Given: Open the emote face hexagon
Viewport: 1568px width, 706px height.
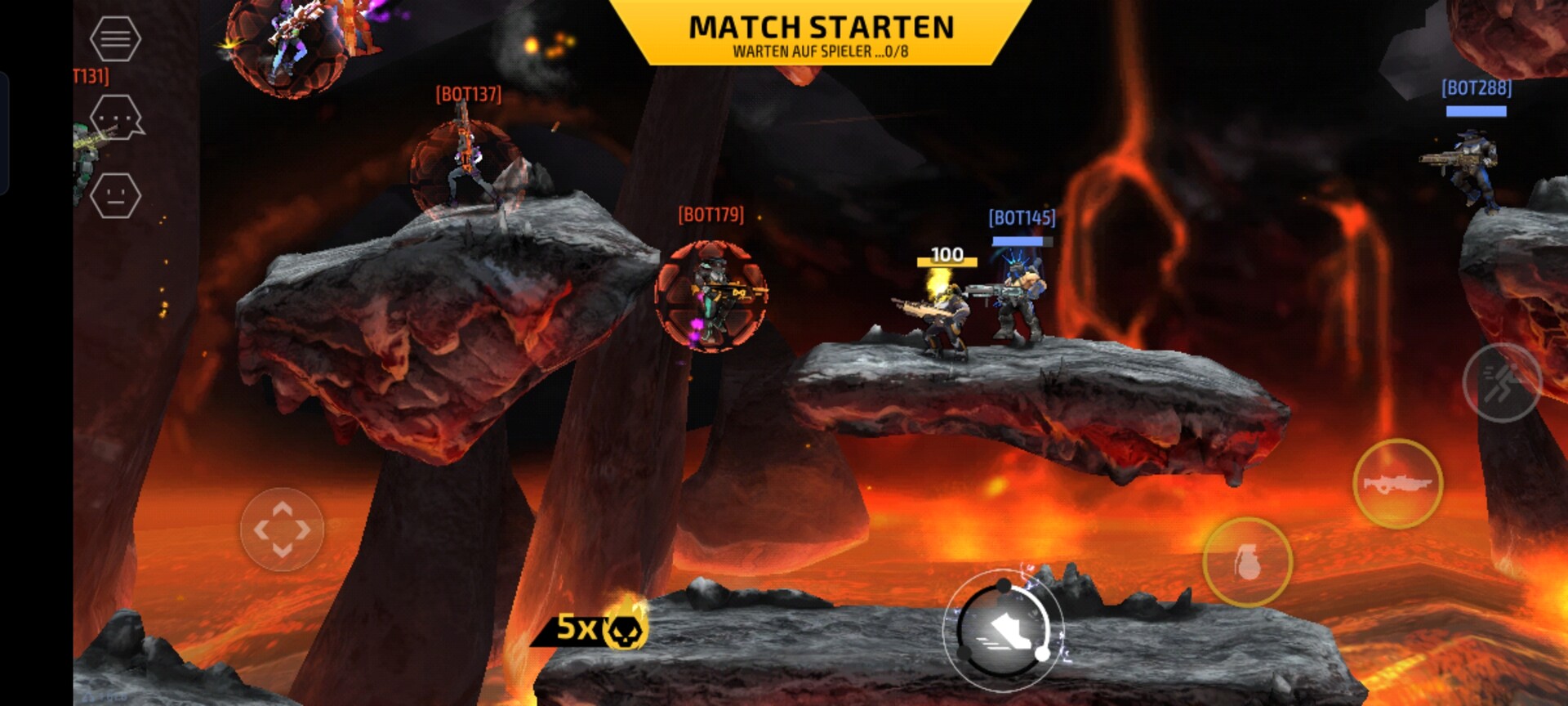Looking at the screenshot, I should point(115,196).
